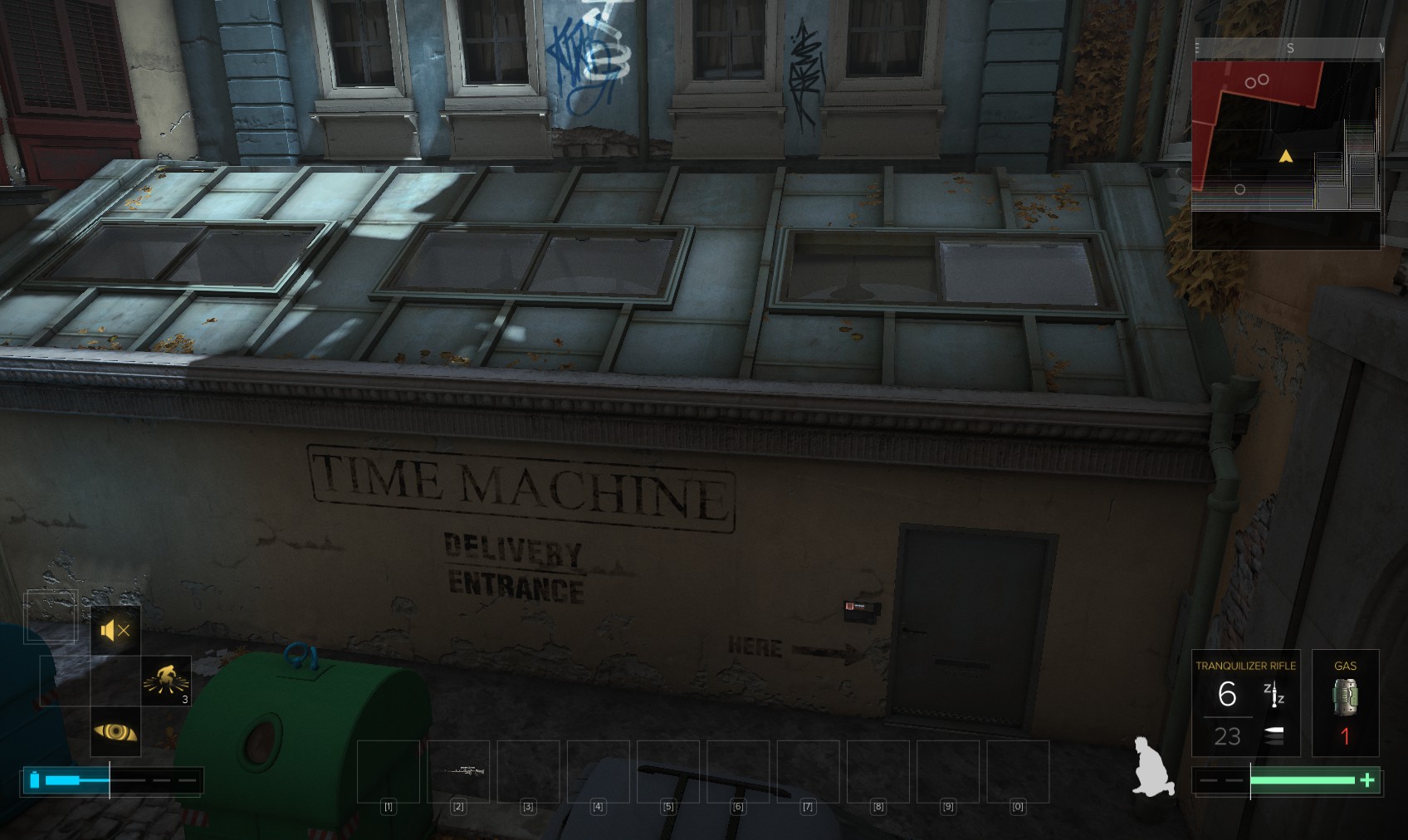Select the rifle in hotbar slot 2
The image size is (1408, 840).
(x=458, y=771)
